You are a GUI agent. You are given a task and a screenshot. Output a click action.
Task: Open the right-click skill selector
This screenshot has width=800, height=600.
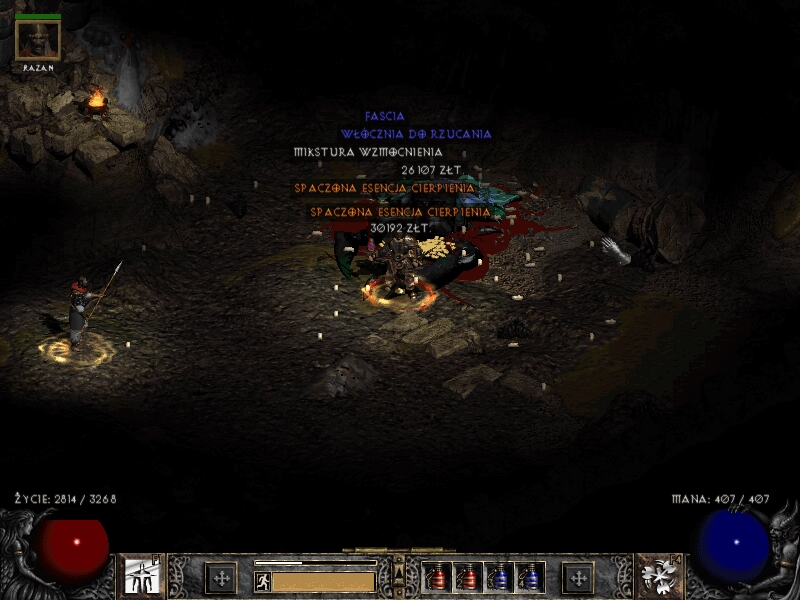tap(659, 577)
